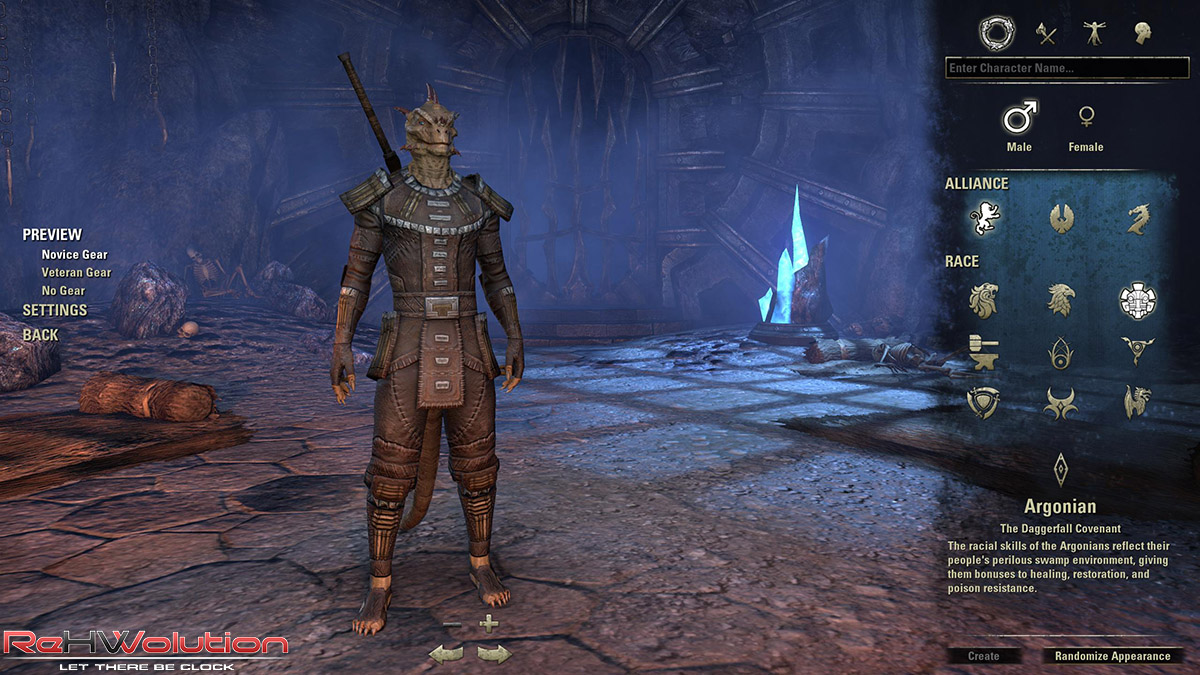The height and width of the screenshot is (675, 1200).
Task: Zoom in with the plus button
Action: point(488,624)
